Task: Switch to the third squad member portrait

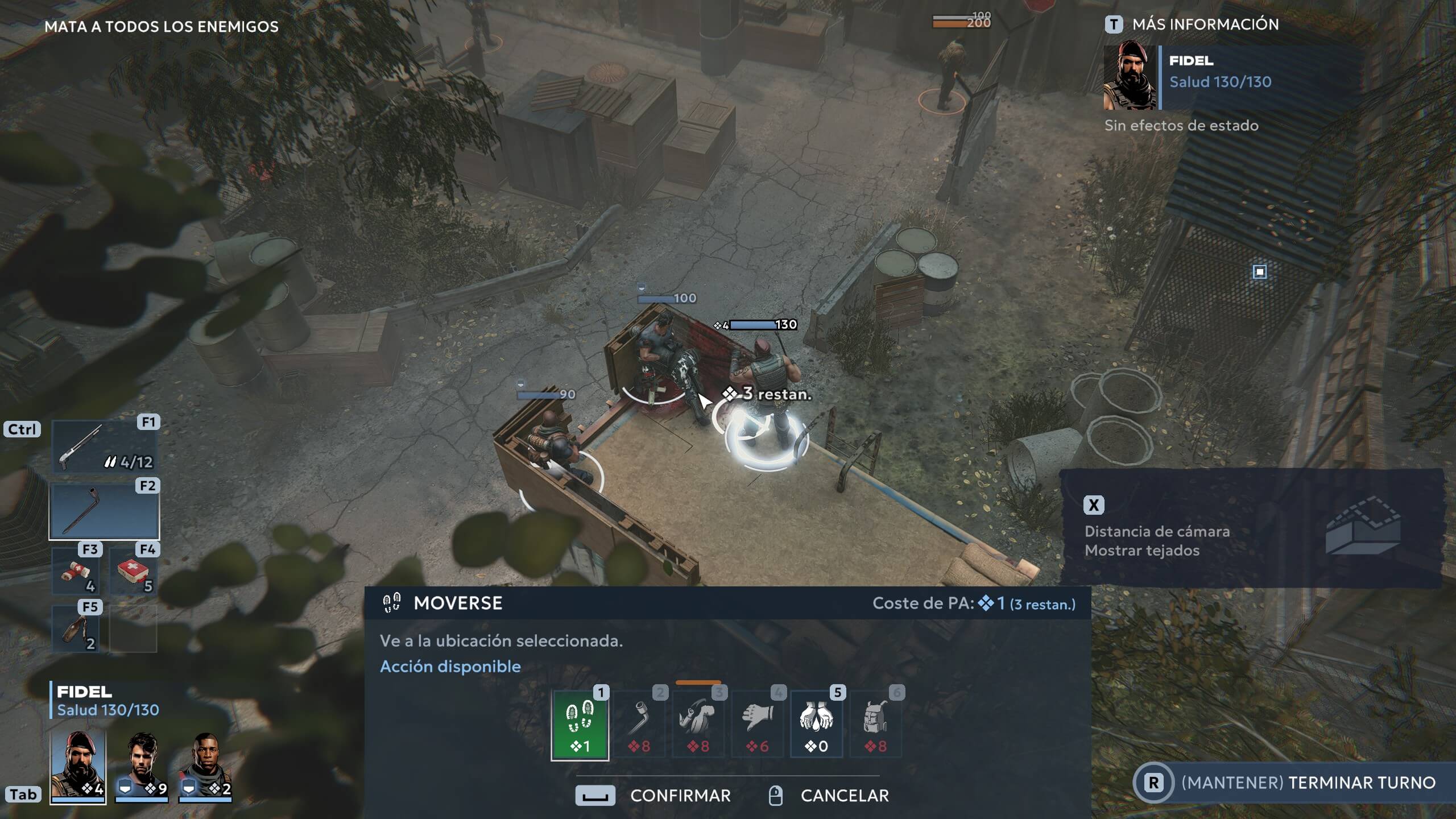Action: point(205,766)
